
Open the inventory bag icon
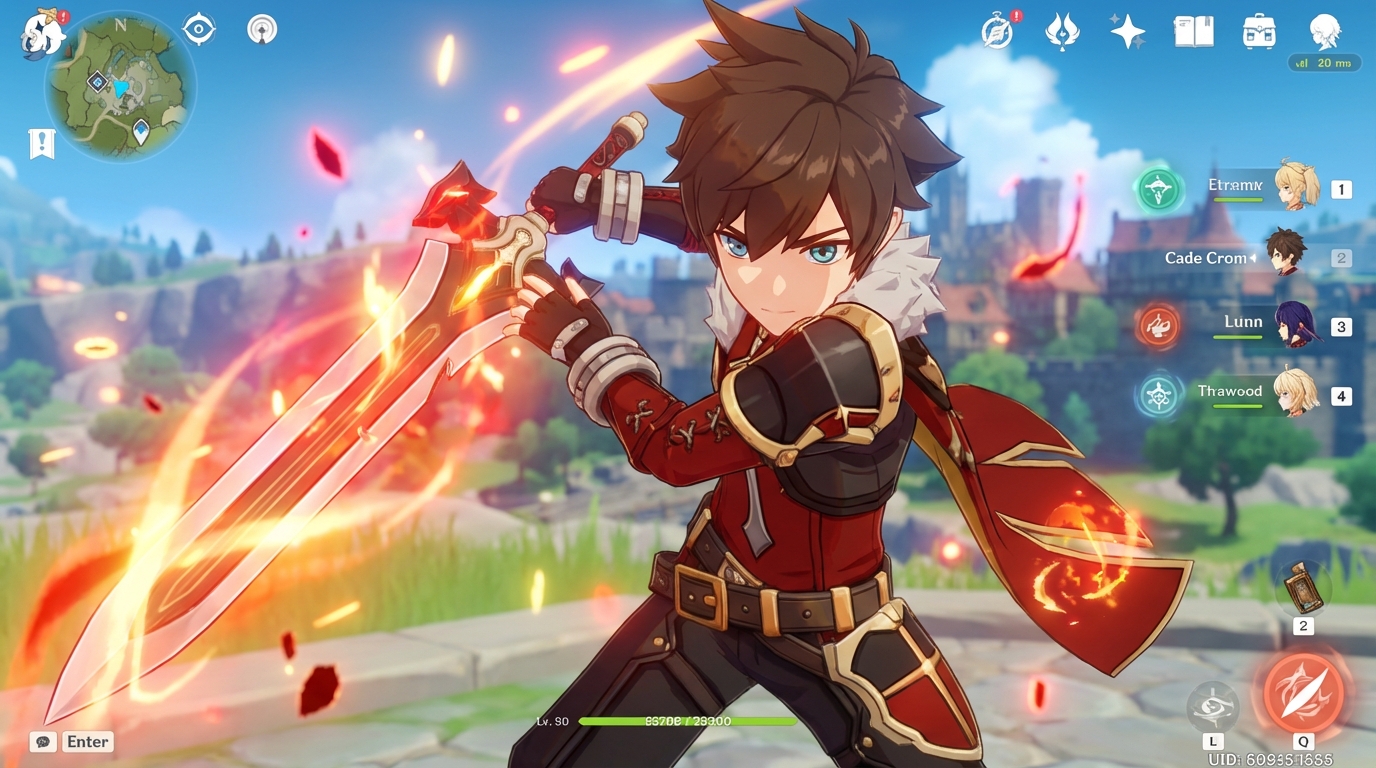pyautogui.click(x=1257, y=31)
